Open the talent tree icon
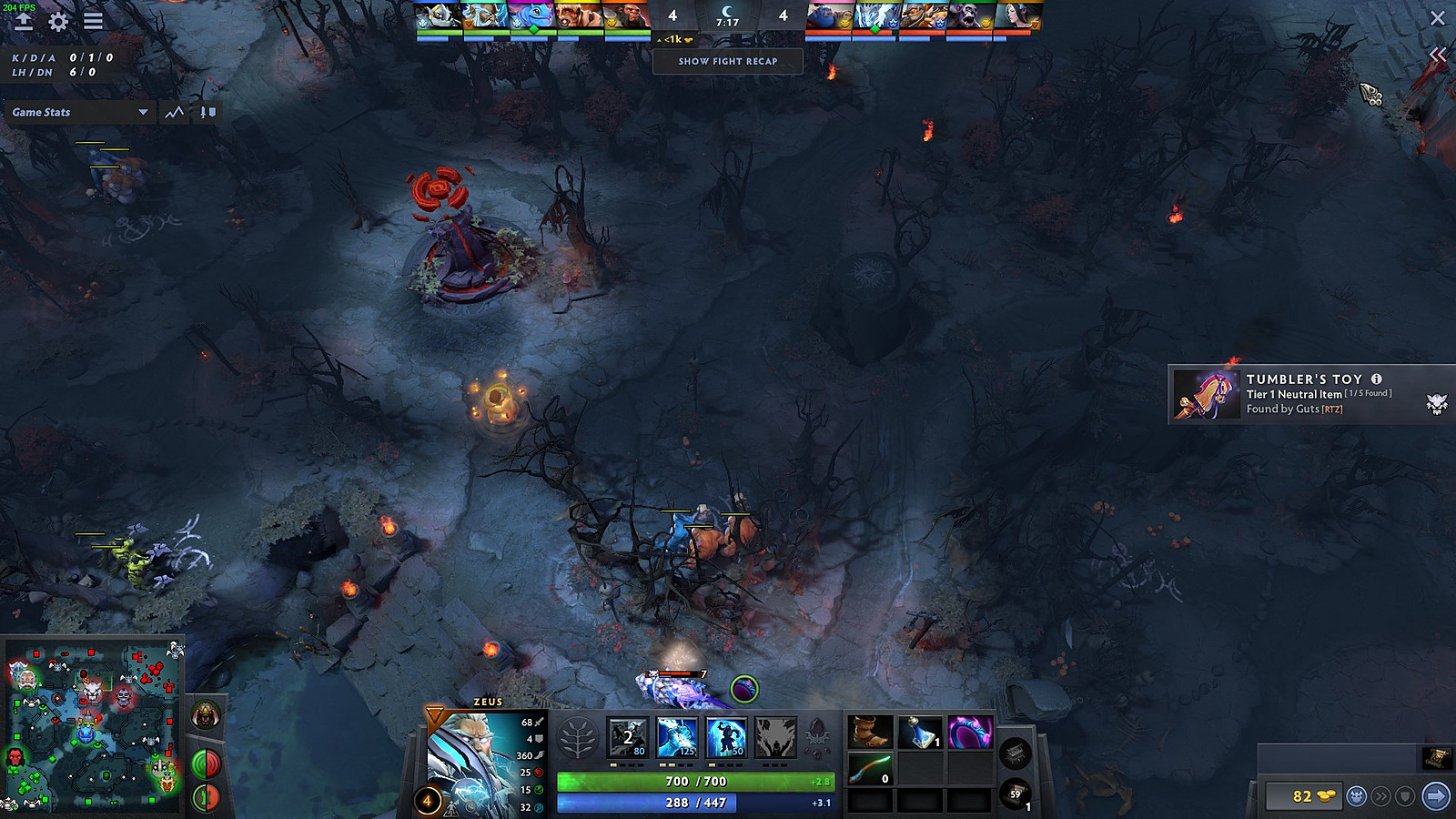Viewport: 1456px width, 819px height. click(577, 737)
